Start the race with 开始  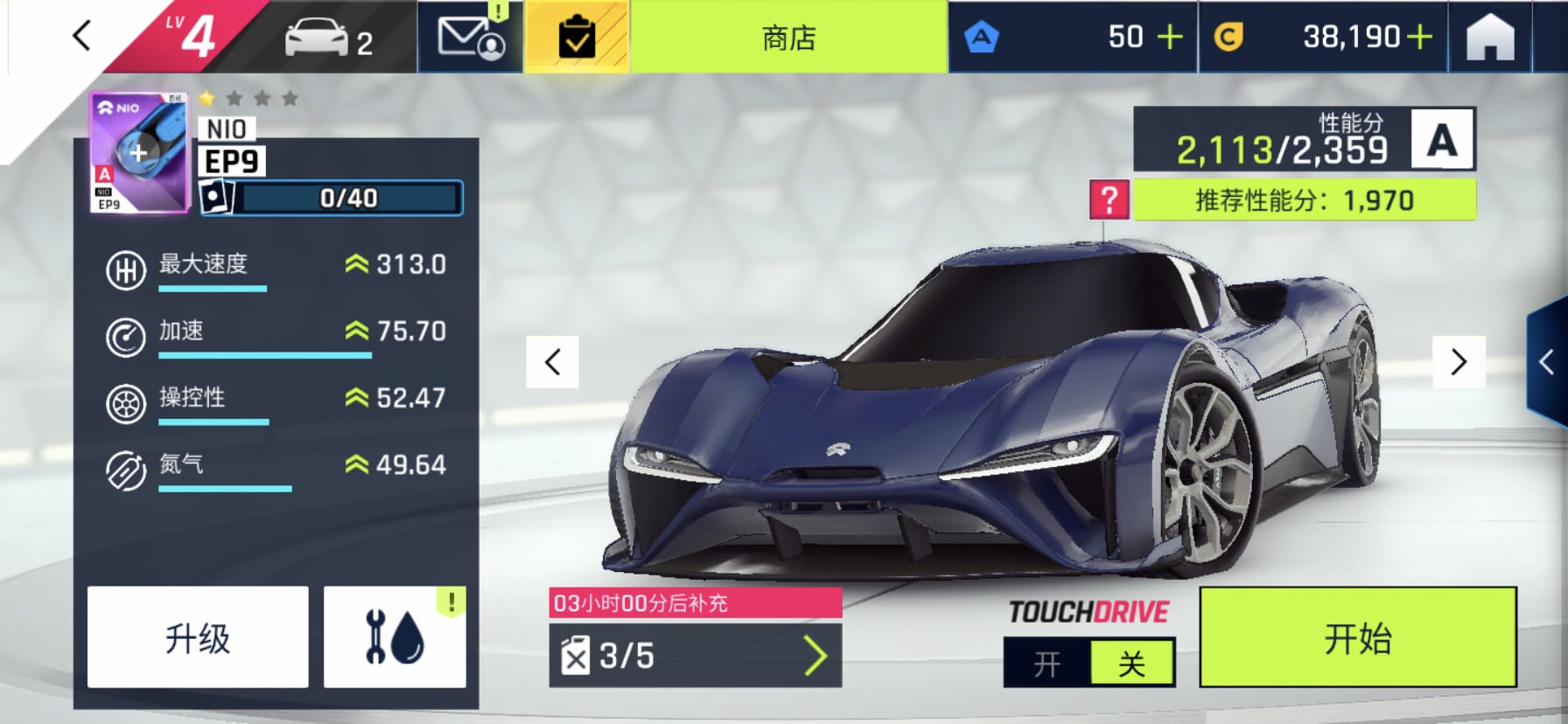tap(1357, 637)
